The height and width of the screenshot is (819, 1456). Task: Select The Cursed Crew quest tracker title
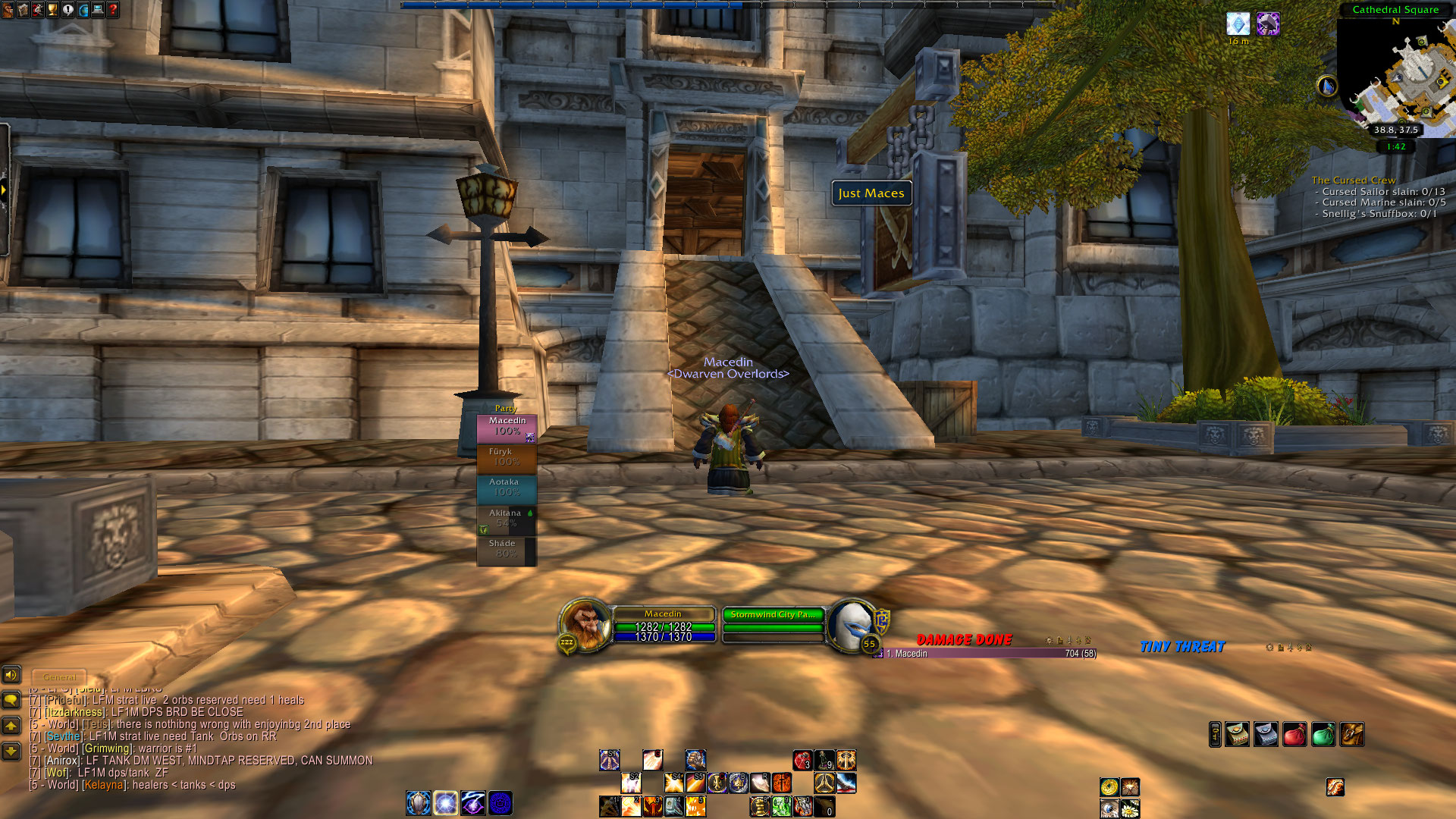tap(1353, 180)
